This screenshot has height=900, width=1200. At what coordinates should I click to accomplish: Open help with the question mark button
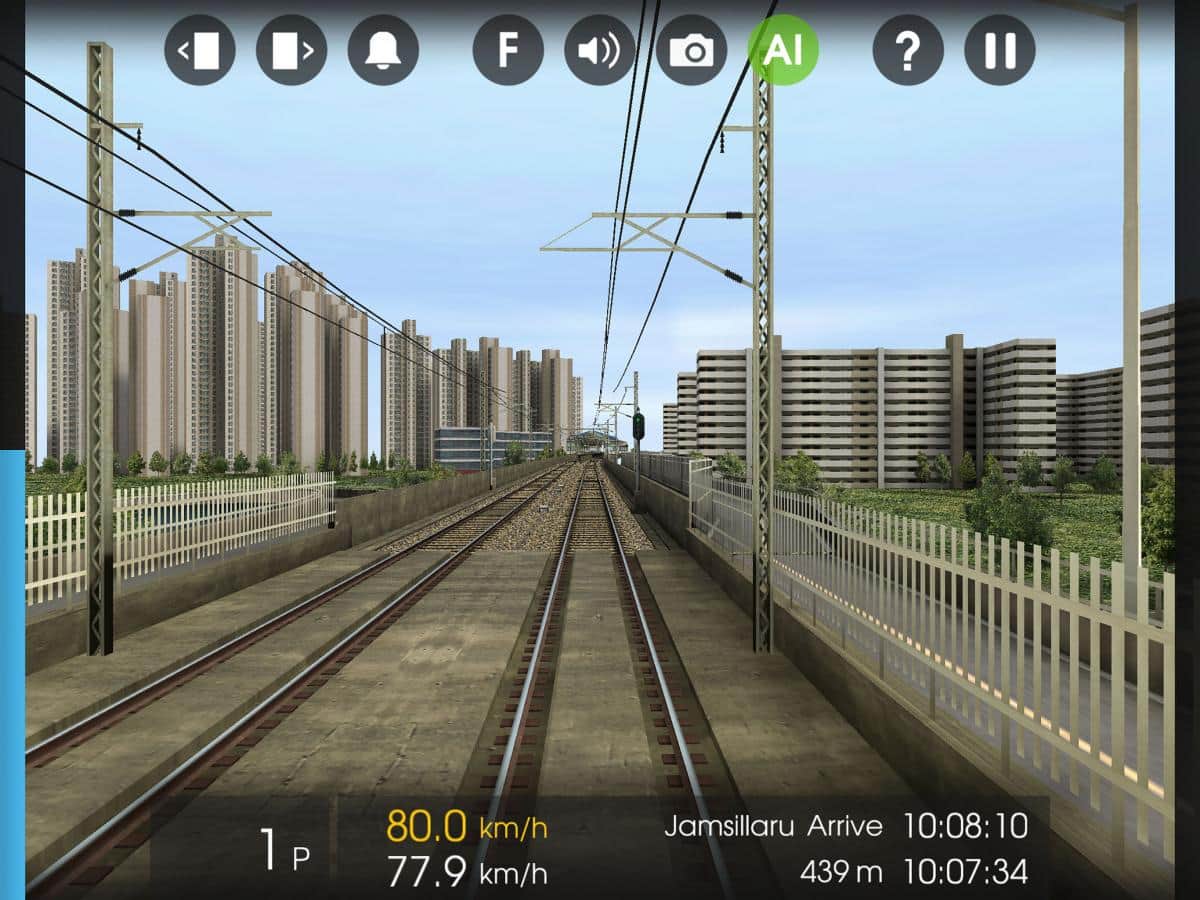click(908, 50)
